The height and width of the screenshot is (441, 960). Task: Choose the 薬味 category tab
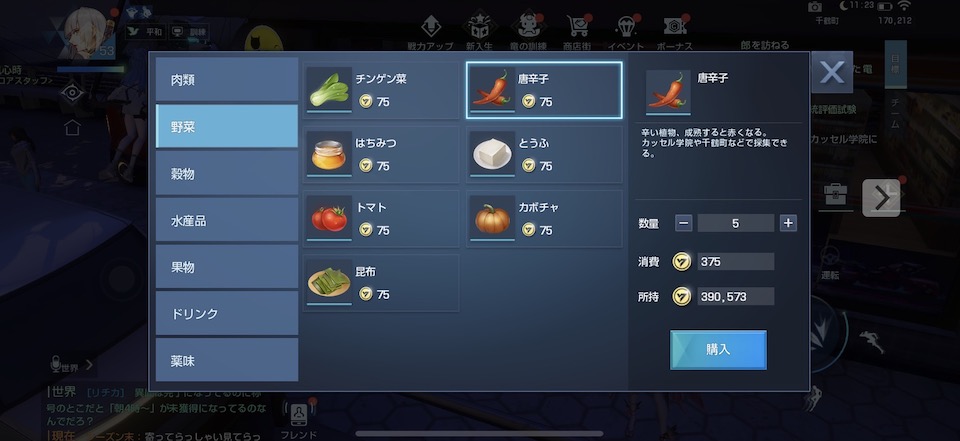point(227,360)
